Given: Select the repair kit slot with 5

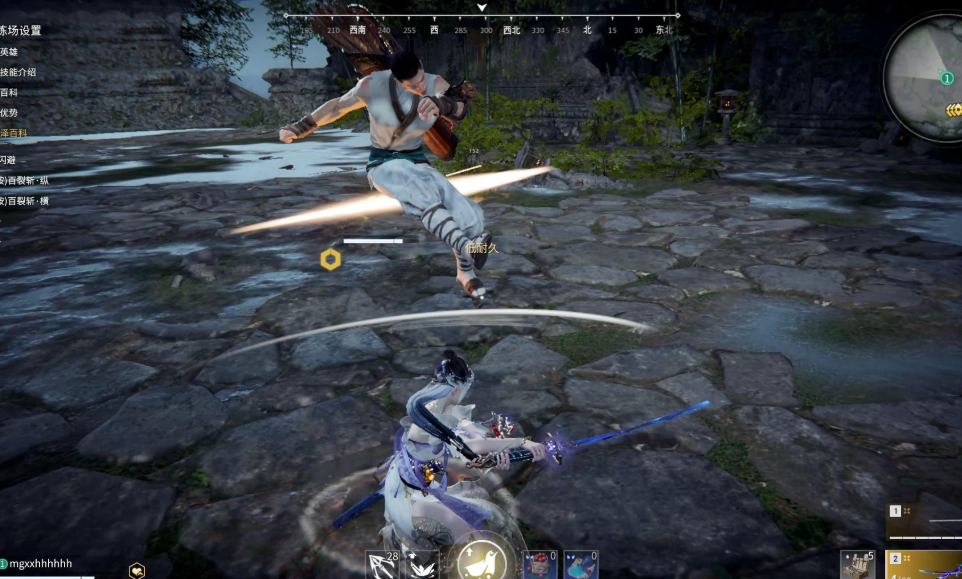Looking at the screenshot, I should click(x=858, y=565).
